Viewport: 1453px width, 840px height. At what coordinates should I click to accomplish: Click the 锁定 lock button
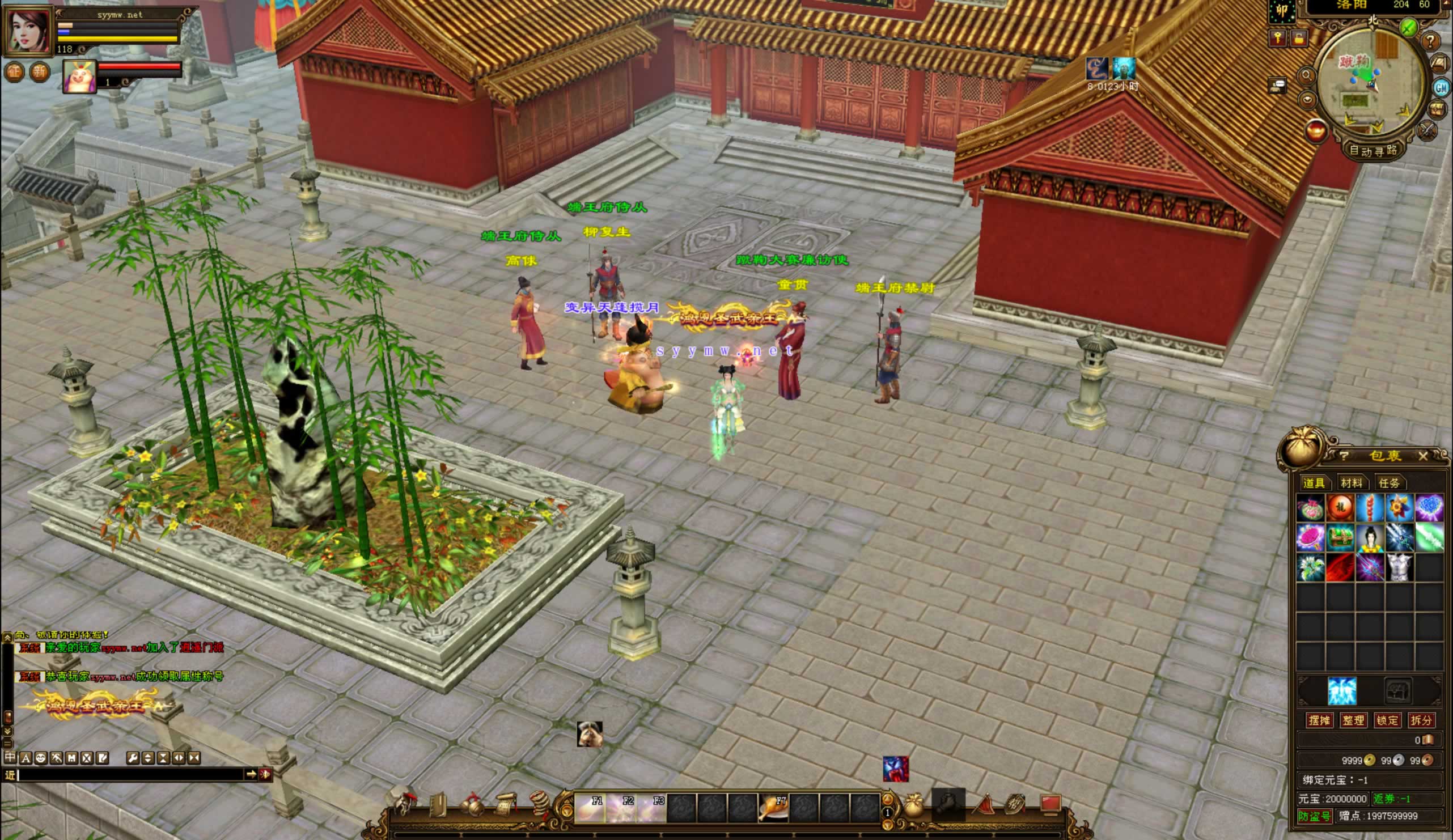[1387, 720]
